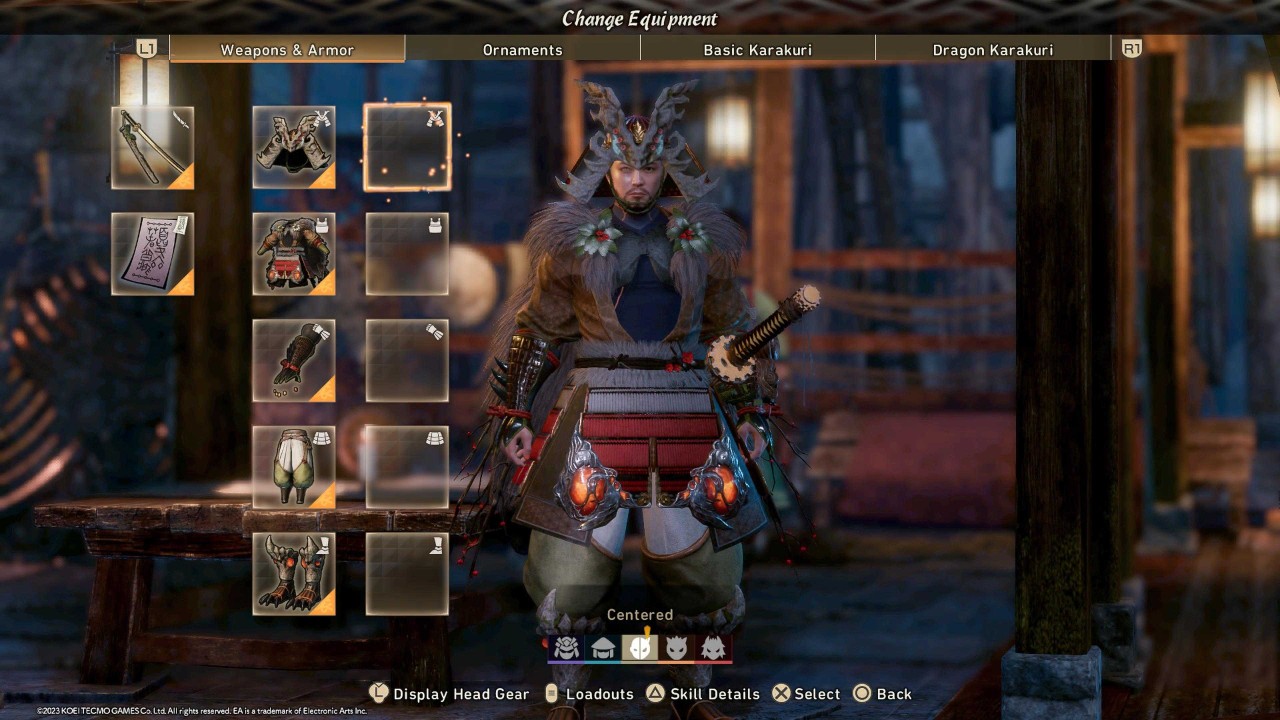Image resolution: width=1280 pixels, height=720 pixels.
Task: Open the Ornaments tab
Action: [523, 49]
